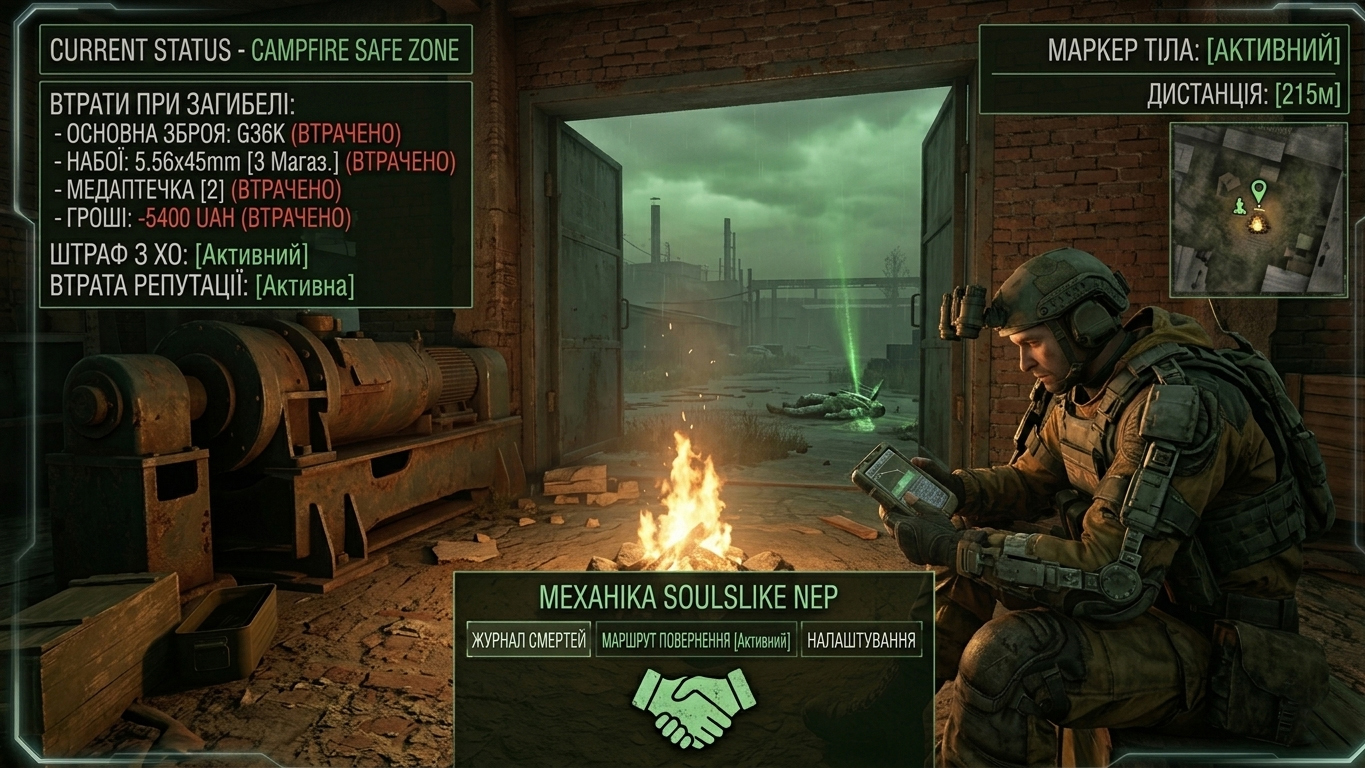Select the green location pin on the minimap
Screen dimensions: 1365x768
tap(1258, 189)
